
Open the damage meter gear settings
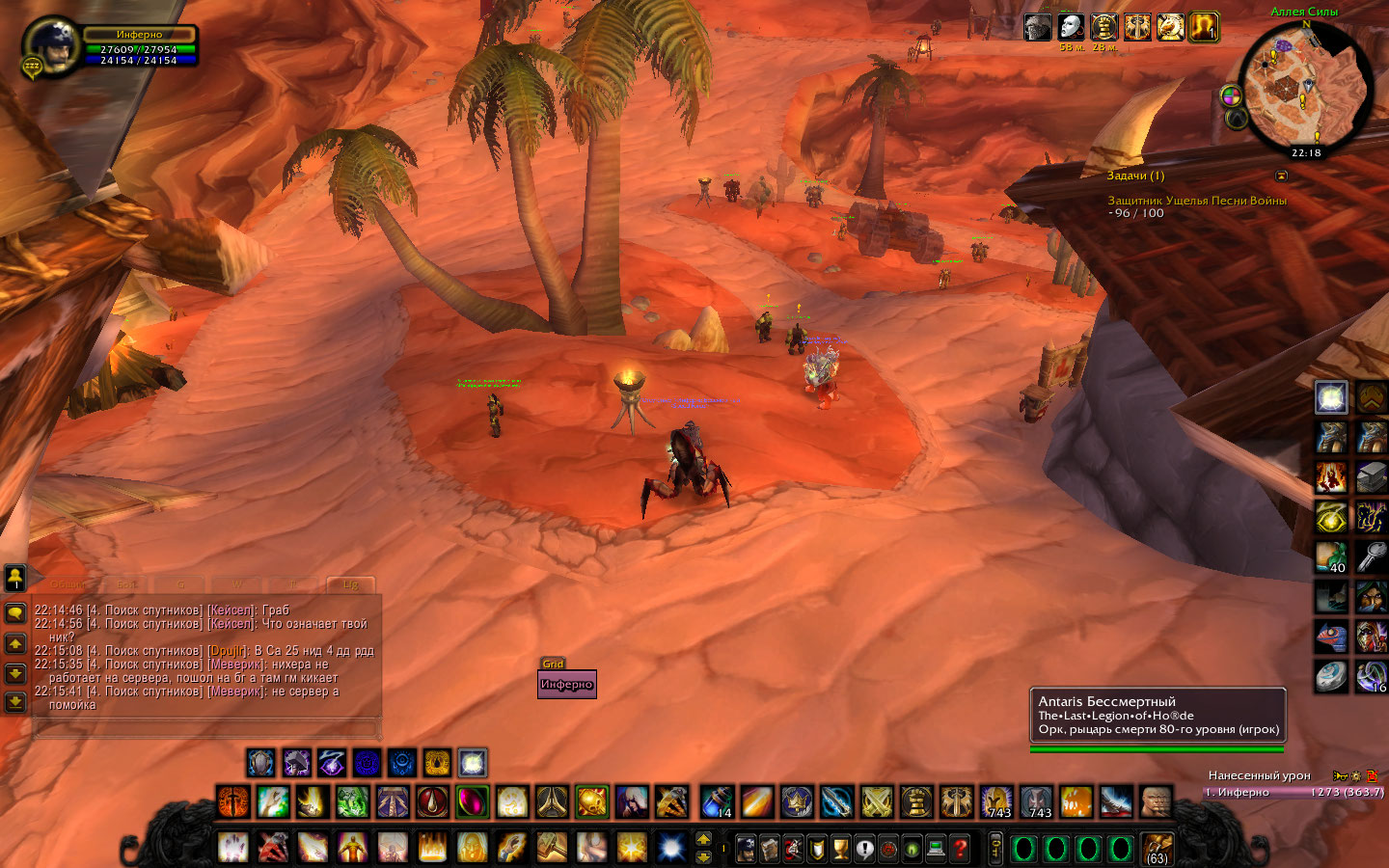(1355, 775)
